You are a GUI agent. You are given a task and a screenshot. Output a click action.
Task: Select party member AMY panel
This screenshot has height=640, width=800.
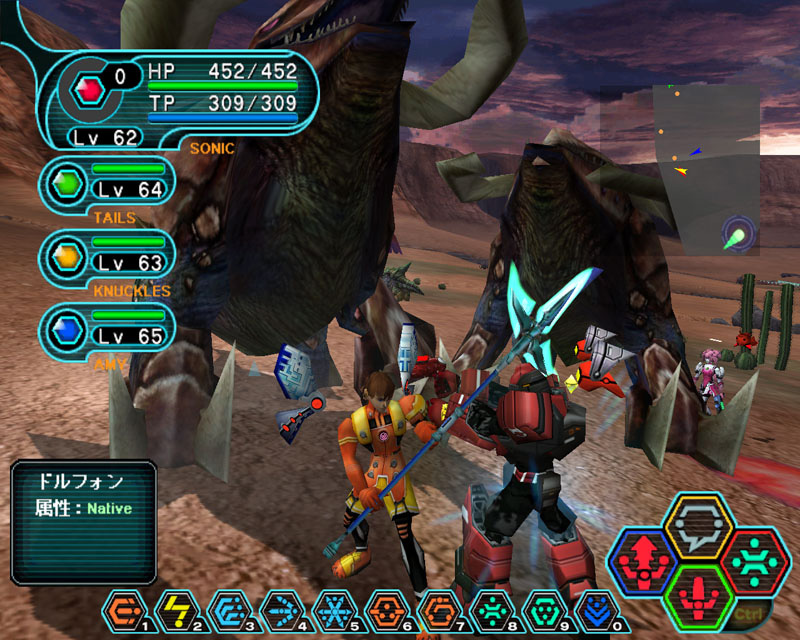pyautogui.click(x=108, y=329)
